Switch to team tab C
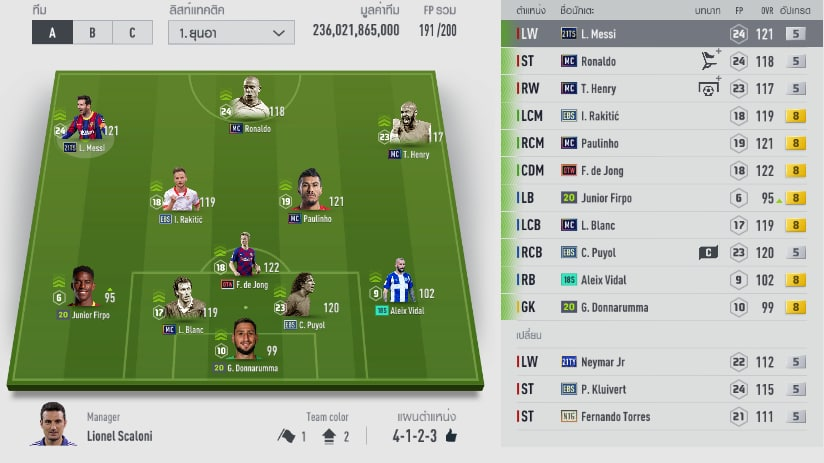The height and width of the screenshot is (463, 824). coord(132,32)
